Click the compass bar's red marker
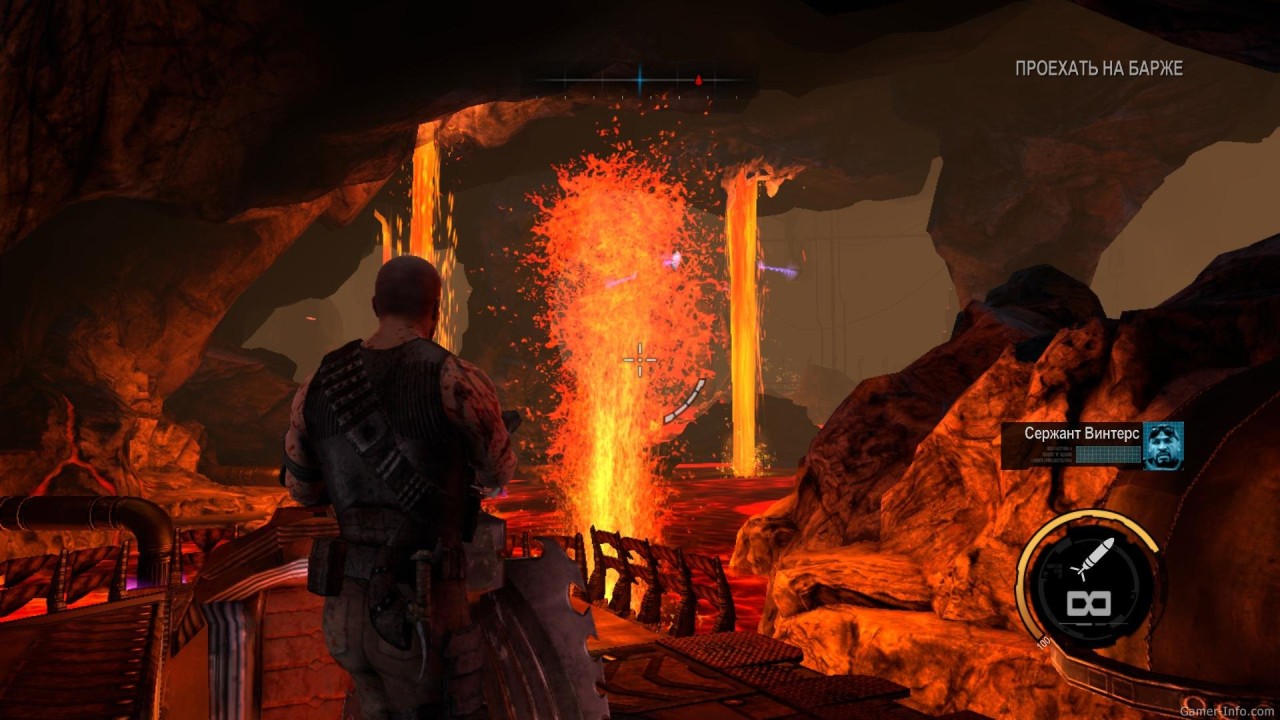The height and width of the screenshot is (720, 1280). (x=699, y=79)
